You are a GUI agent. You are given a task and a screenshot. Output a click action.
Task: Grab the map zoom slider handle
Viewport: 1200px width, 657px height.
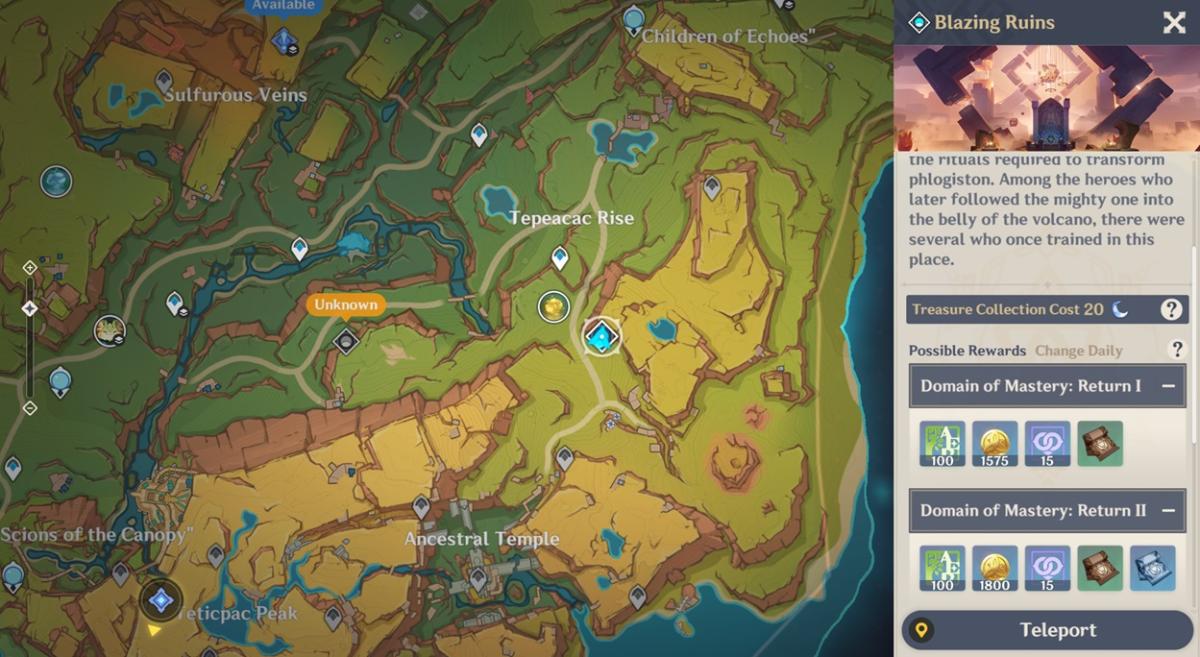coord(29,309)
